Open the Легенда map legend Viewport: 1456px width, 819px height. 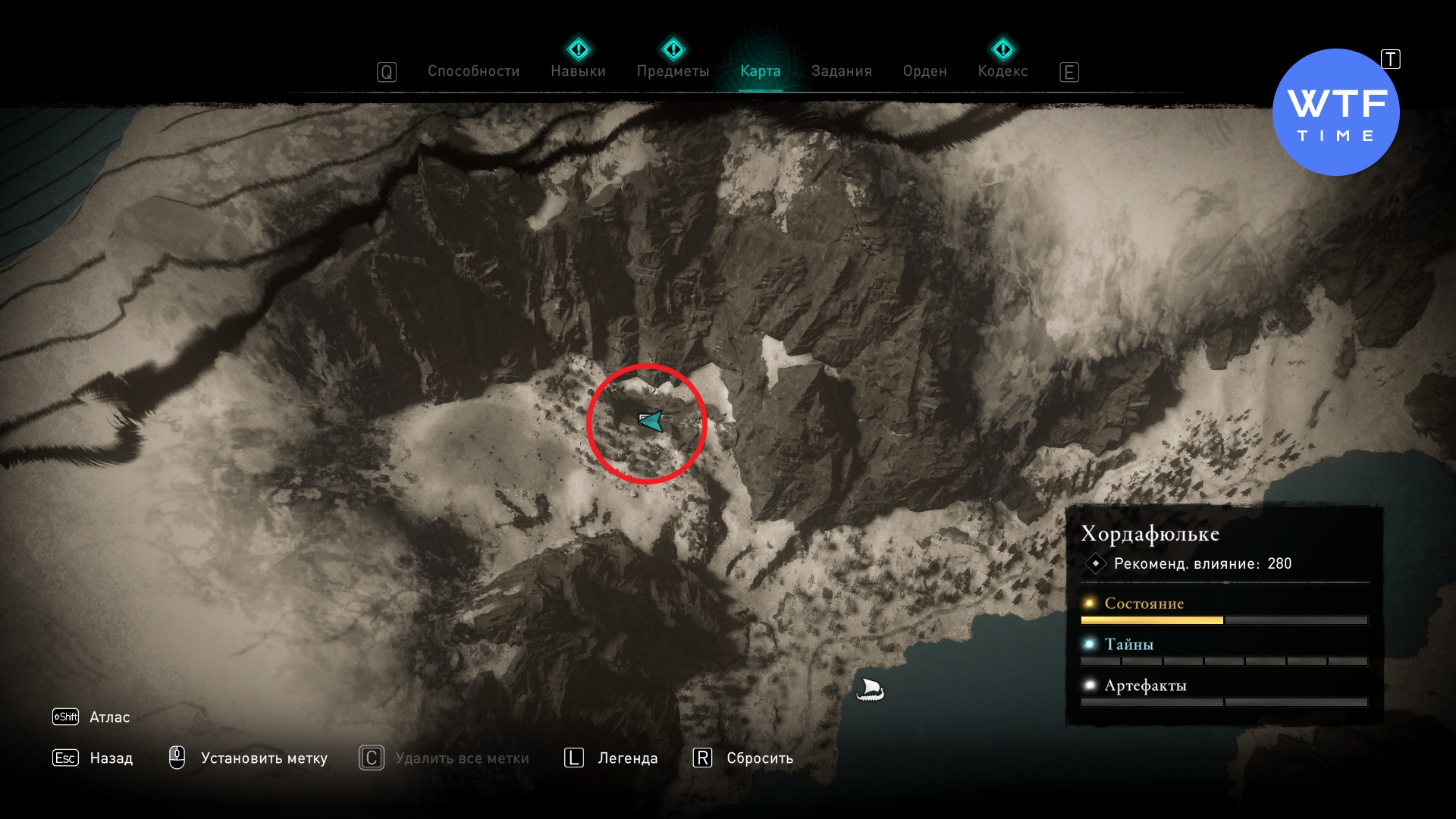627,758
